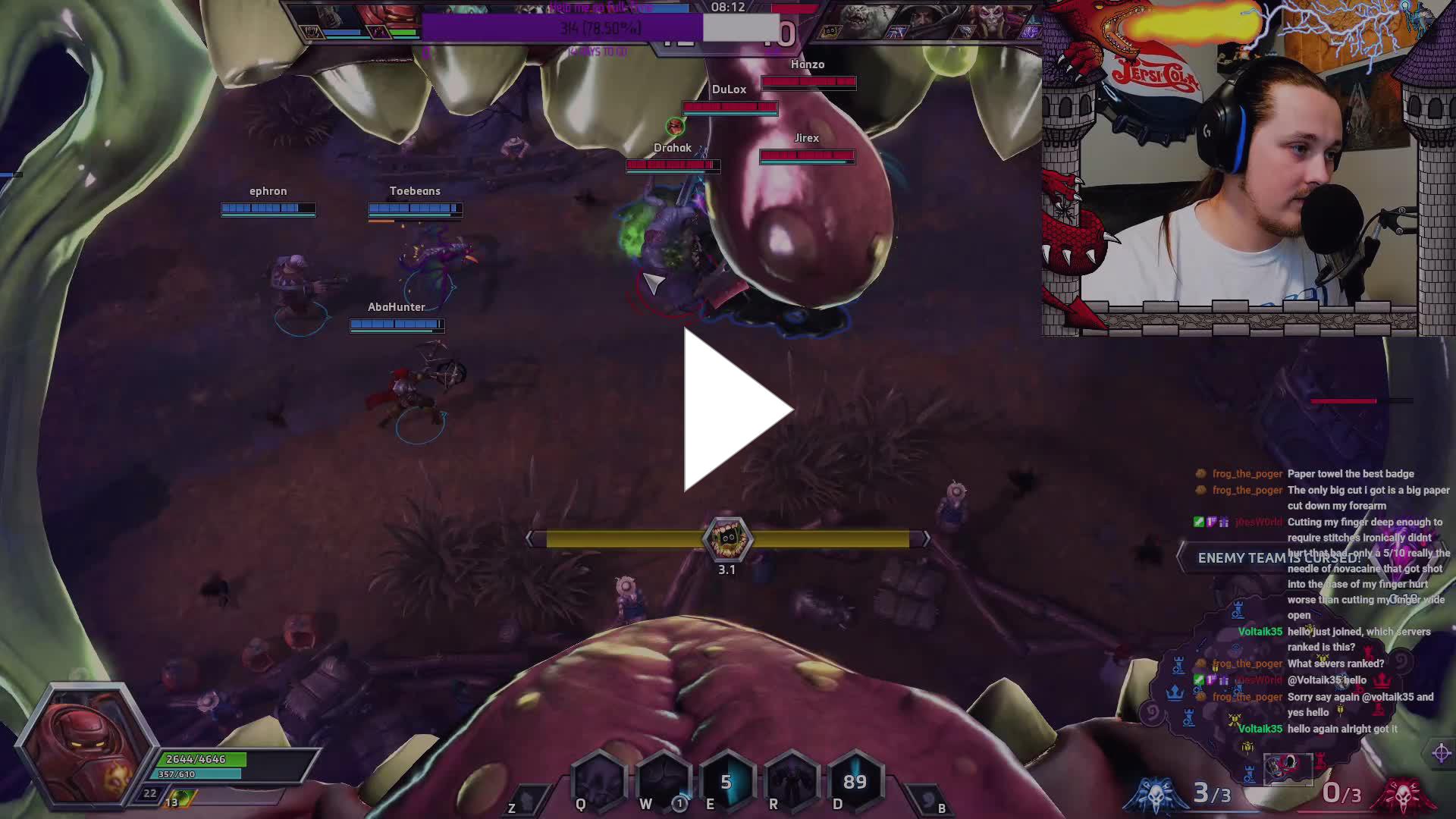Image resolution: width=1456 pixels, height=819 pixels.
Task: Click the red armored hero portrait
Action: 85,743
